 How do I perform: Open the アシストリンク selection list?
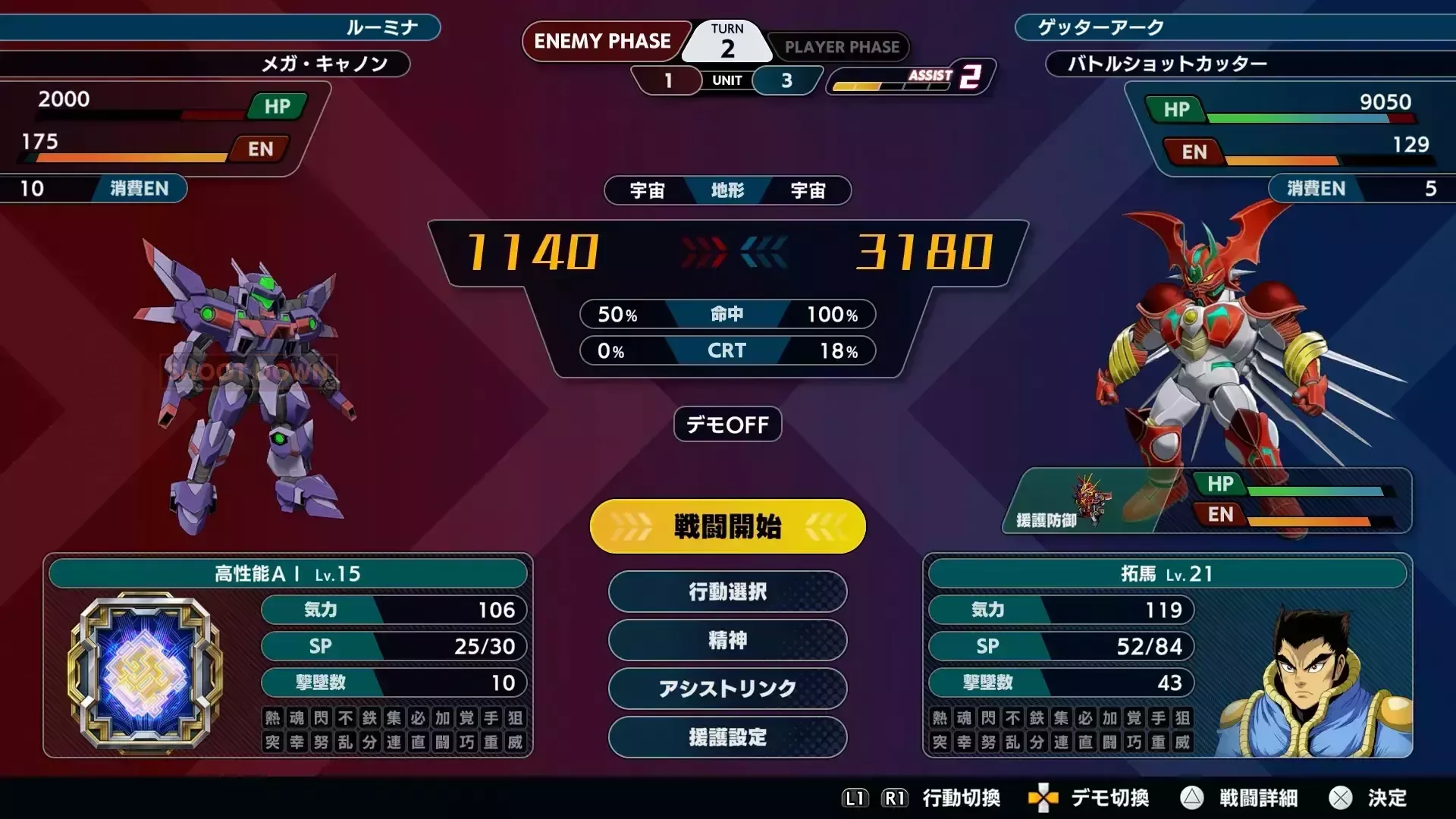tap(726, 689)
